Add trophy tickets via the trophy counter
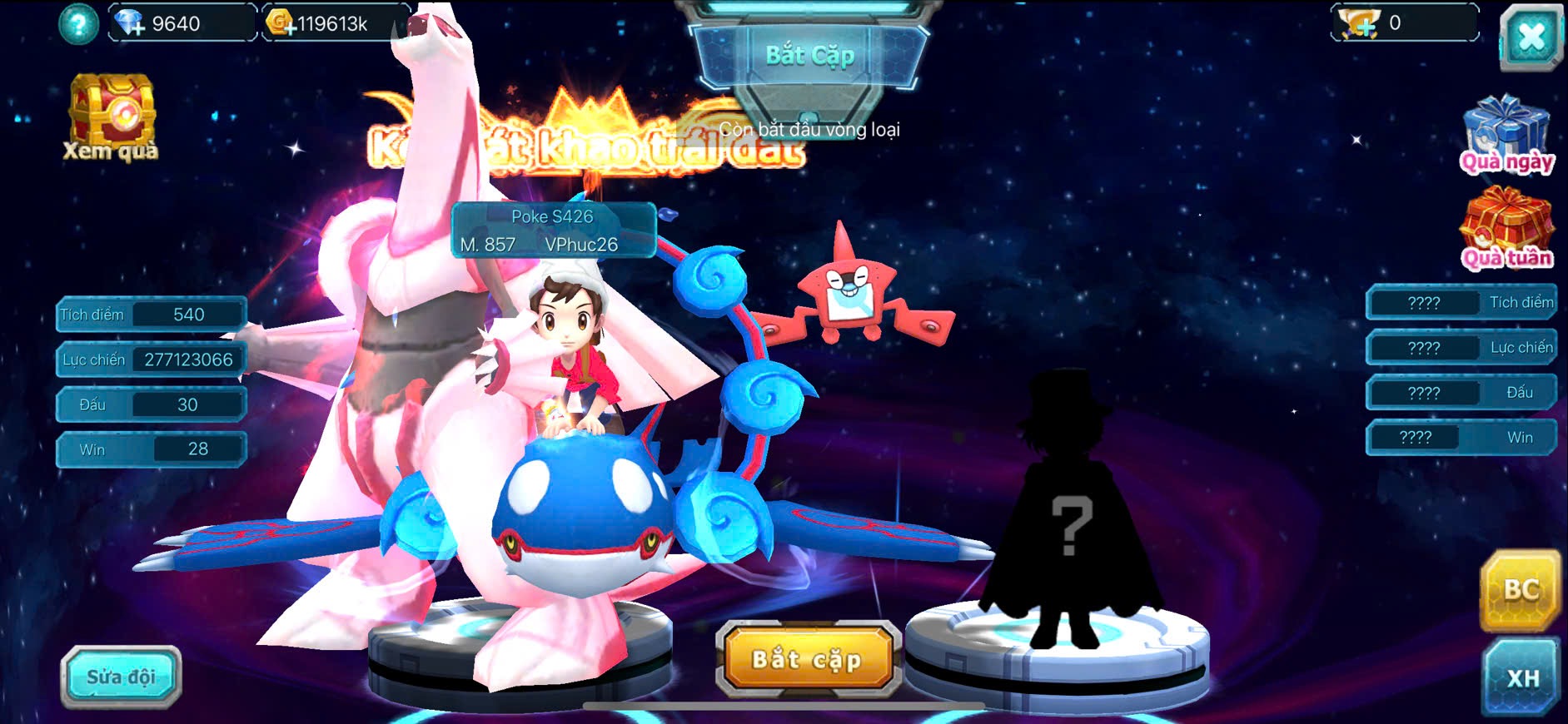The width and height of the screenshot is (1568, 724). point(1360,23)
